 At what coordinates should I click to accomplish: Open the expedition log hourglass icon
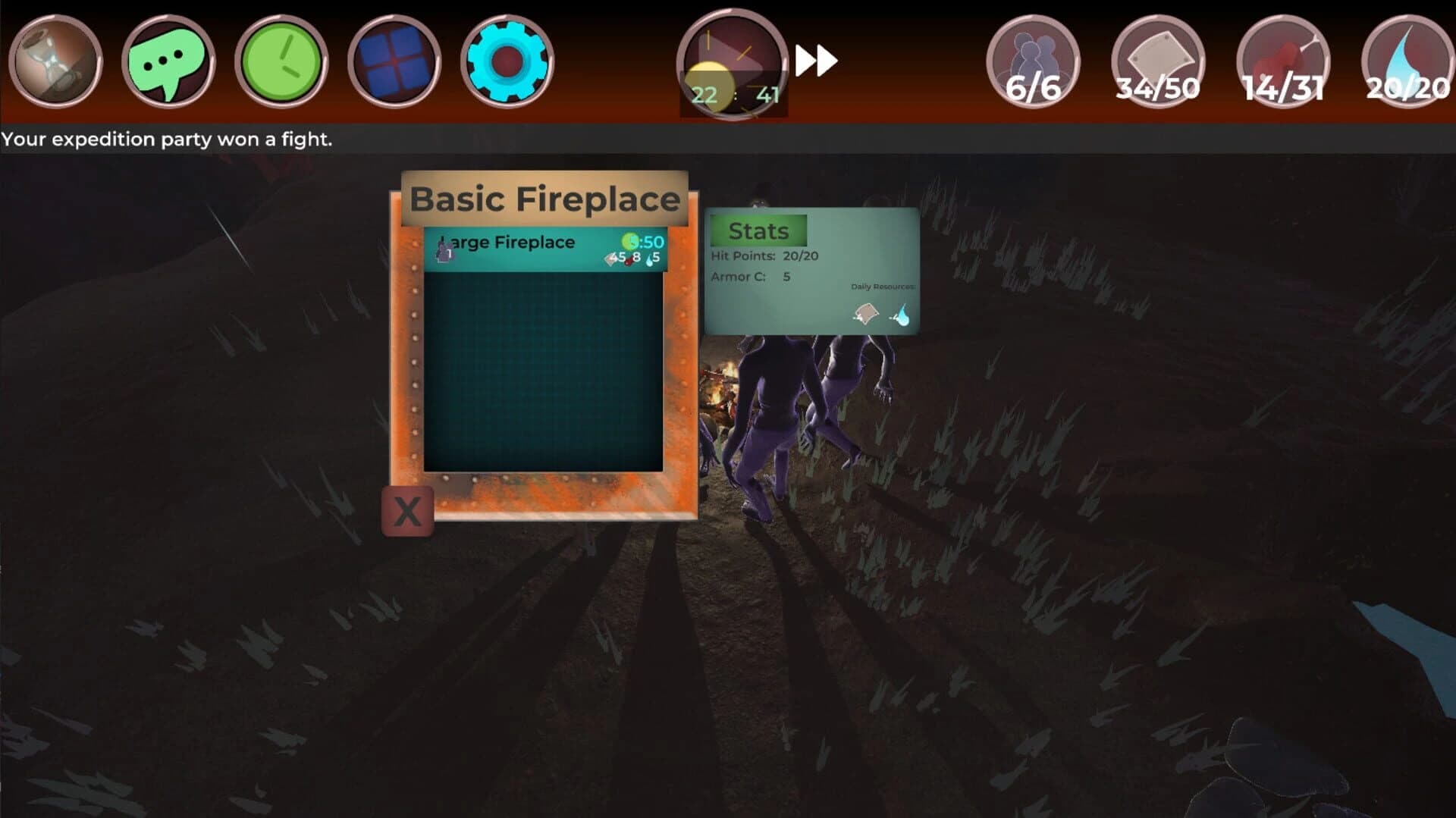57,63
